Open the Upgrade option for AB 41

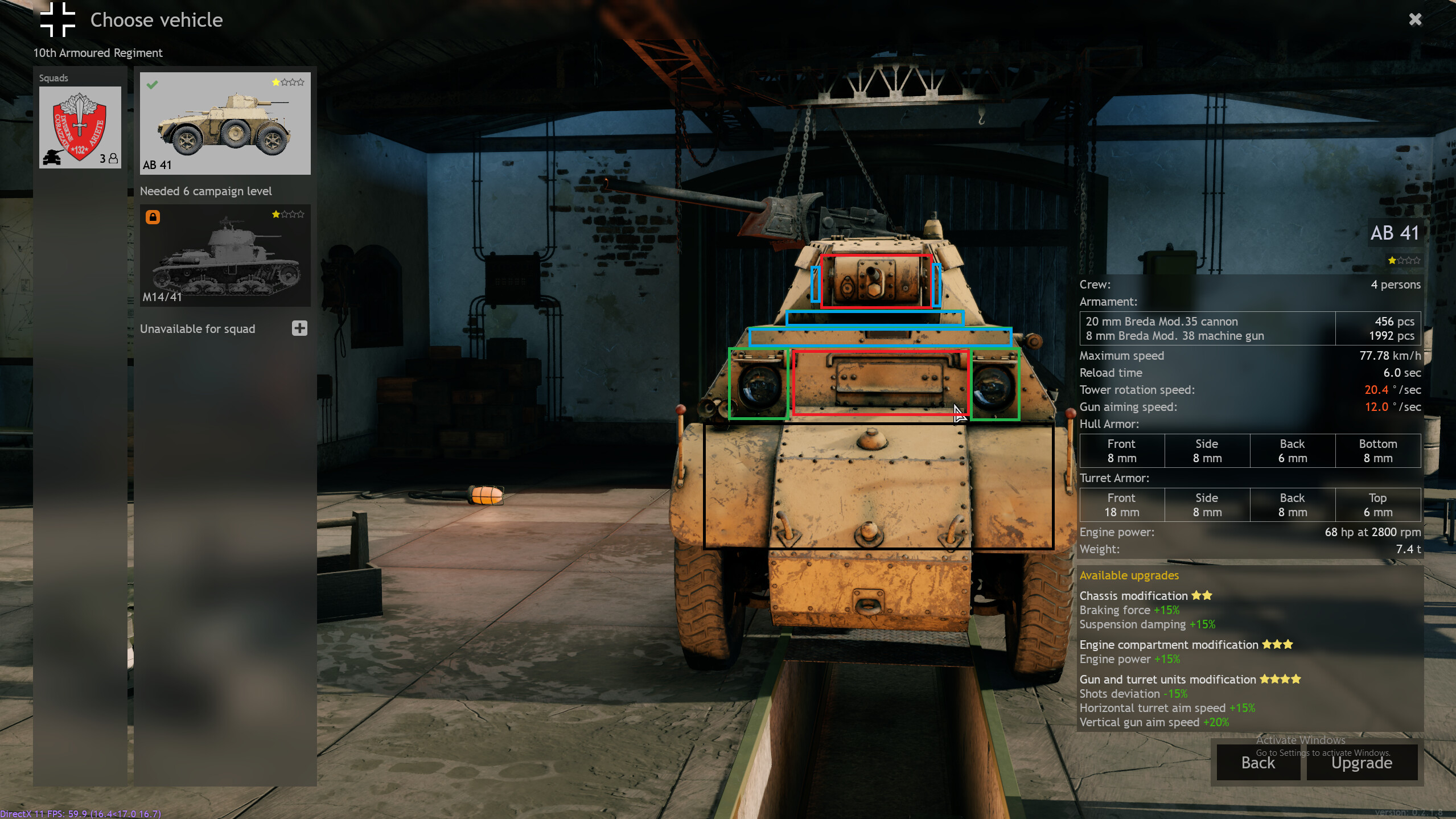coord(1362,763)
